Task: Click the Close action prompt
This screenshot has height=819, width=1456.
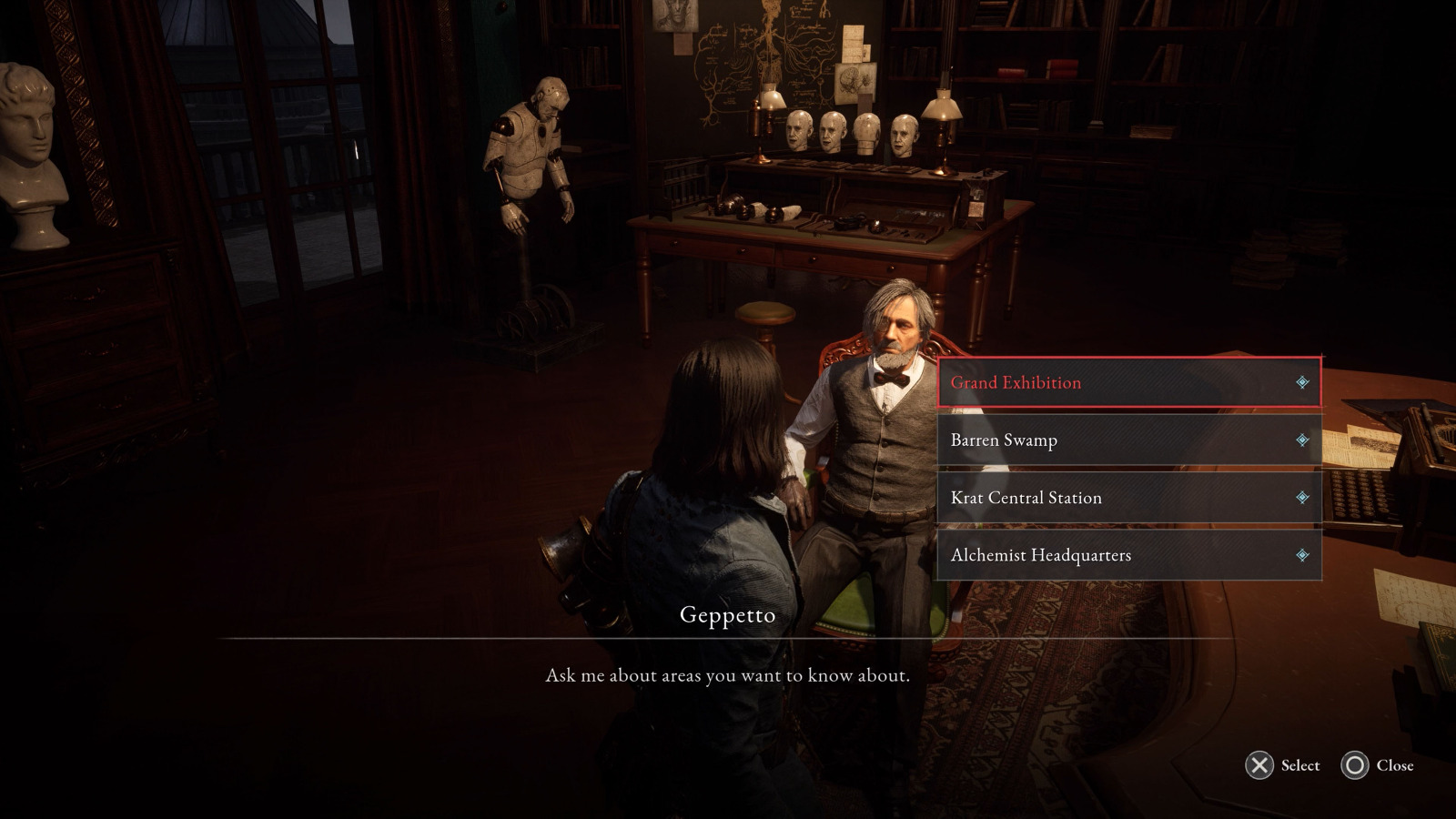Action: coord(1378,766)
